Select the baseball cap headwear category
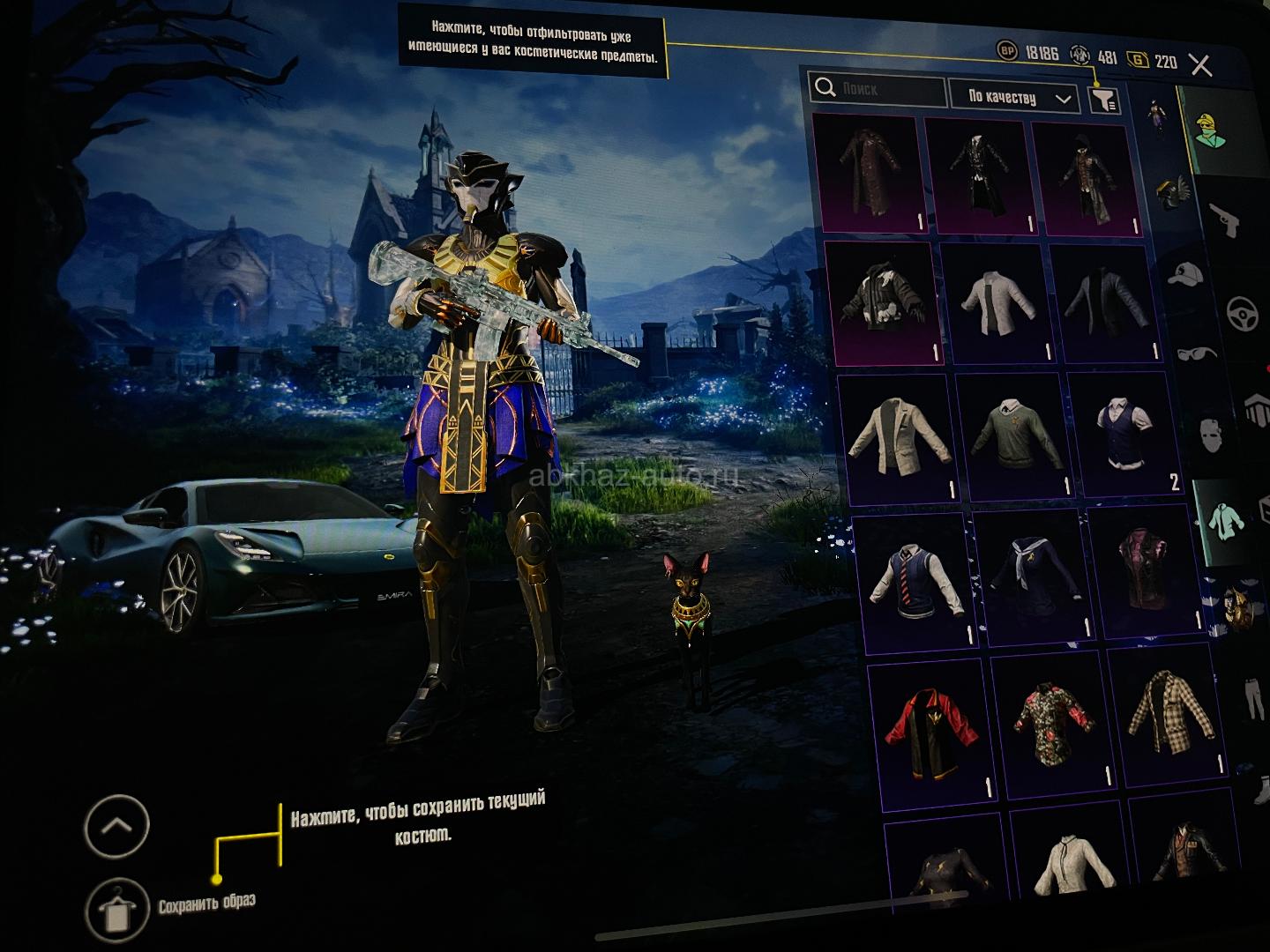The width and height of the screenshot is (1270, 952). tap(1184, 276)
